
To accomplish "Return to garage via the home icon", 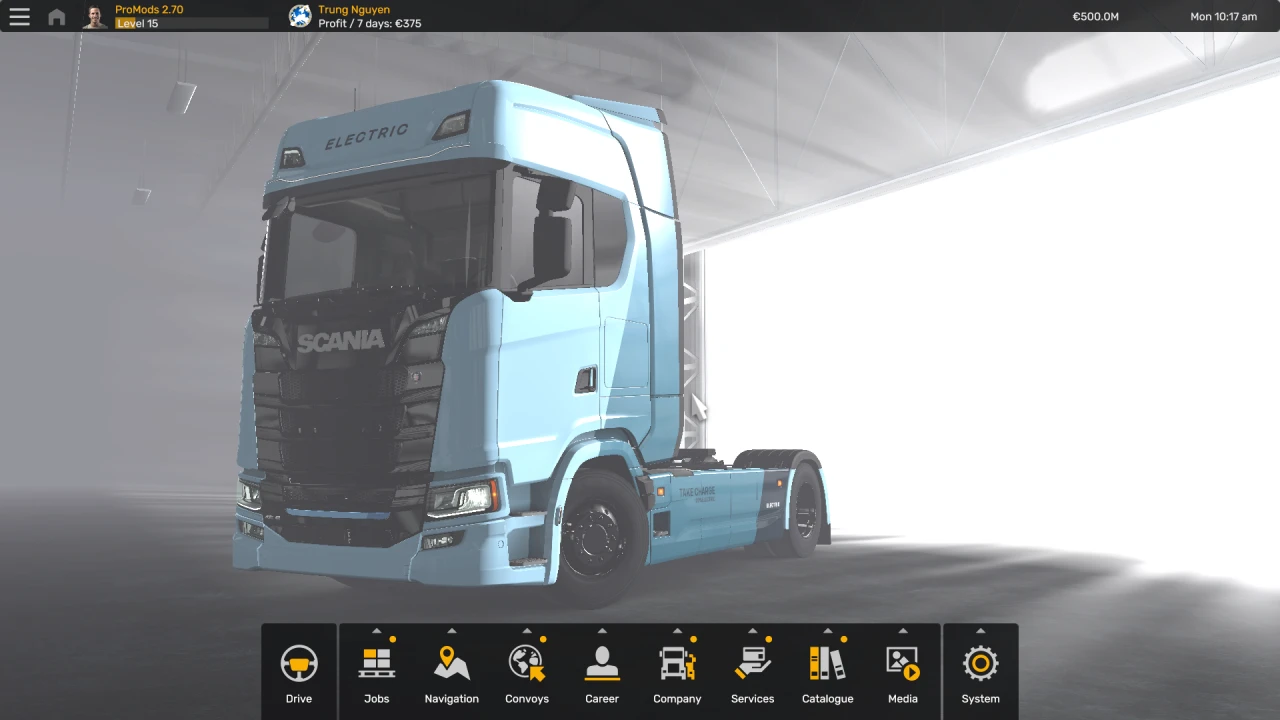I will tap(56, 16).
